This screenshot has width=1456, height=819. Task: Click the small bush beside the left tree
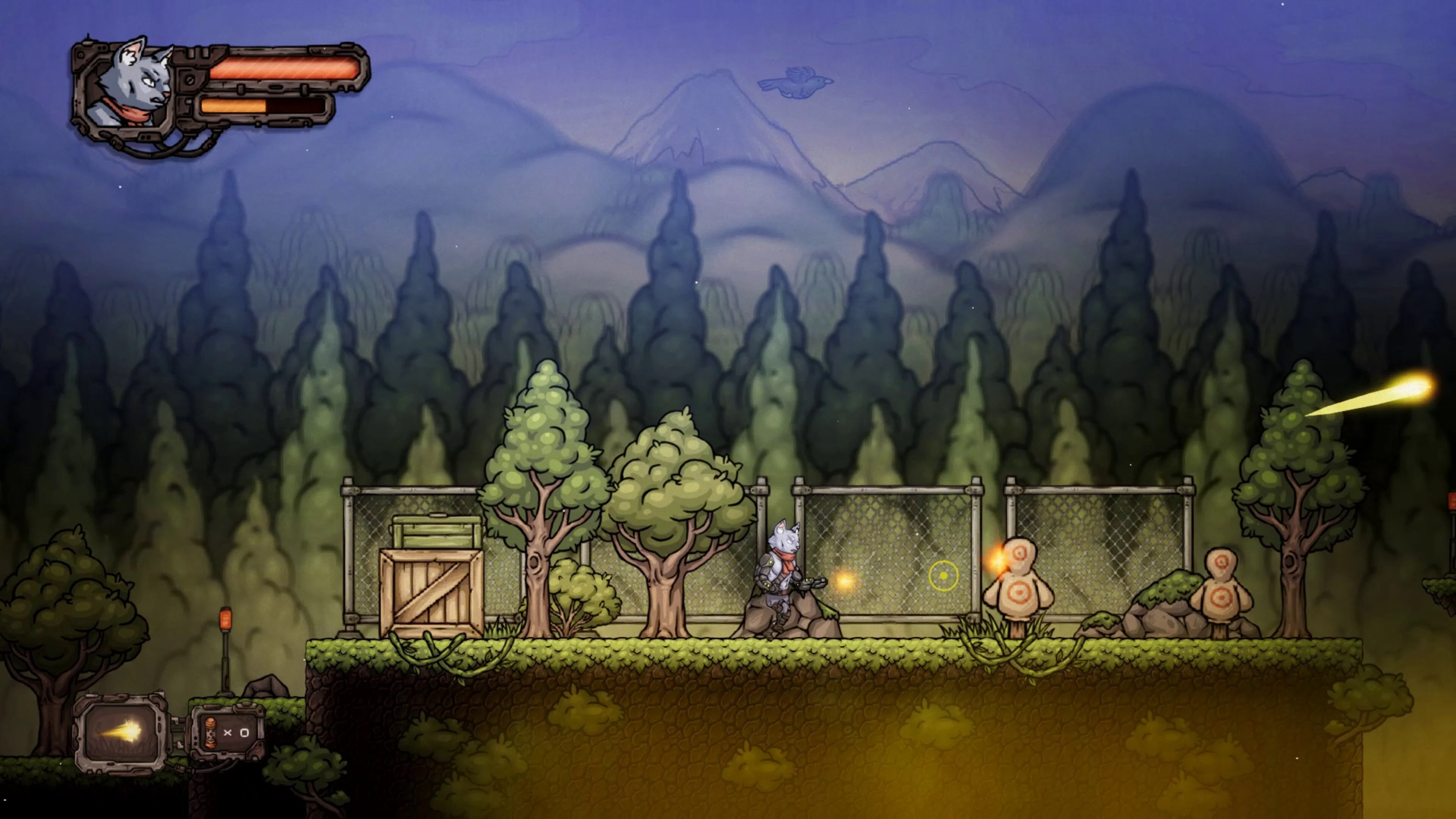point(581,591)
